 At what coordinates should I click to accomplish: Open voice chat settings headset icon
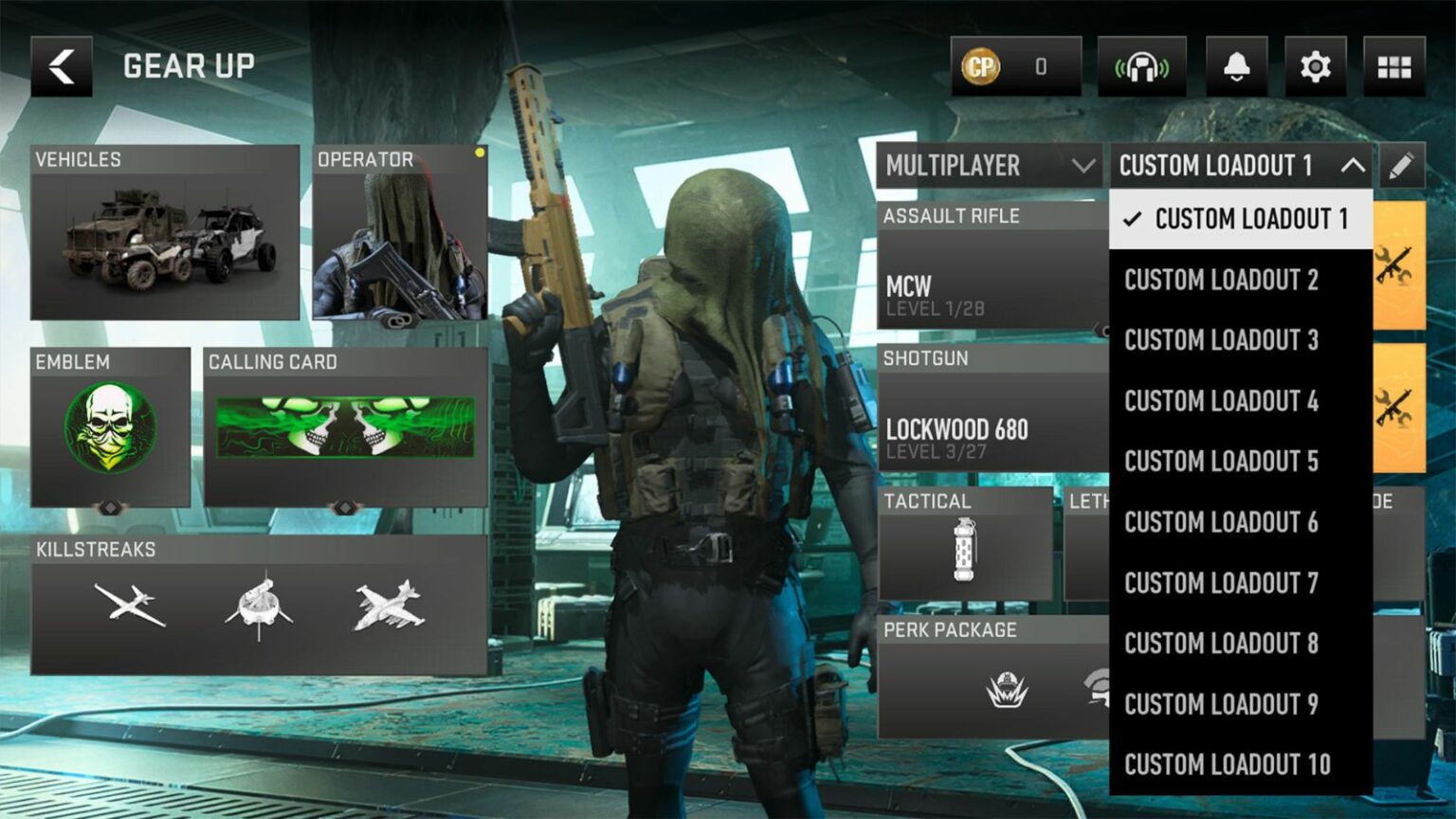pos(1143,65)
